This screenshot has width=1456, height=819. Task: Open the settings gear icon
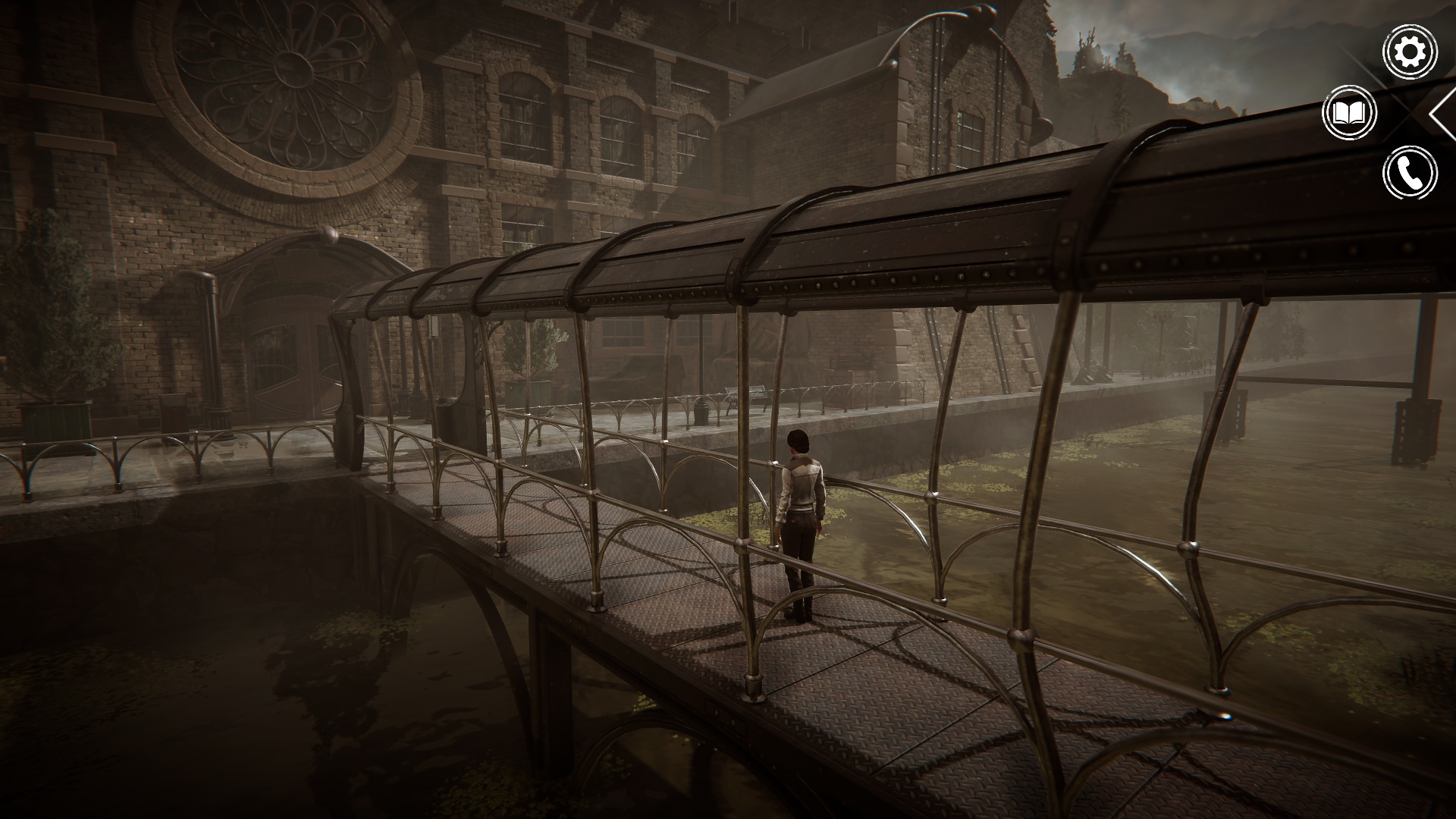1410,52
